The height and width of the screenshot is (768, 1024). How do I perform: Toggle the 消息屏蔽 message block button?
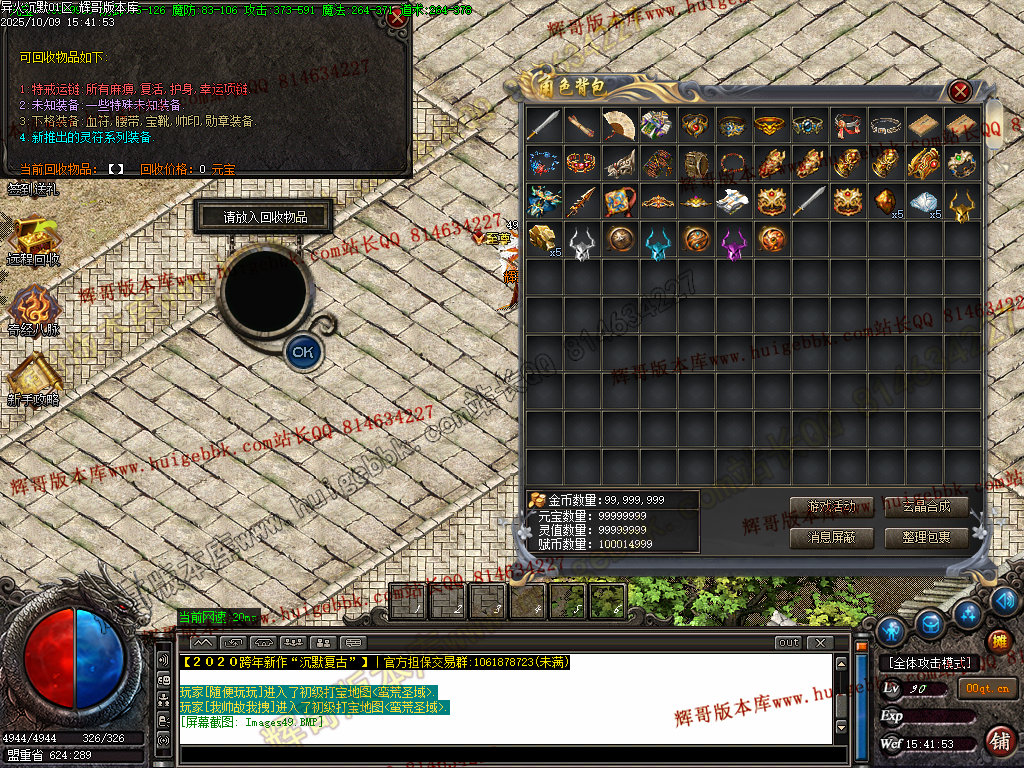(x=831, y=538)
